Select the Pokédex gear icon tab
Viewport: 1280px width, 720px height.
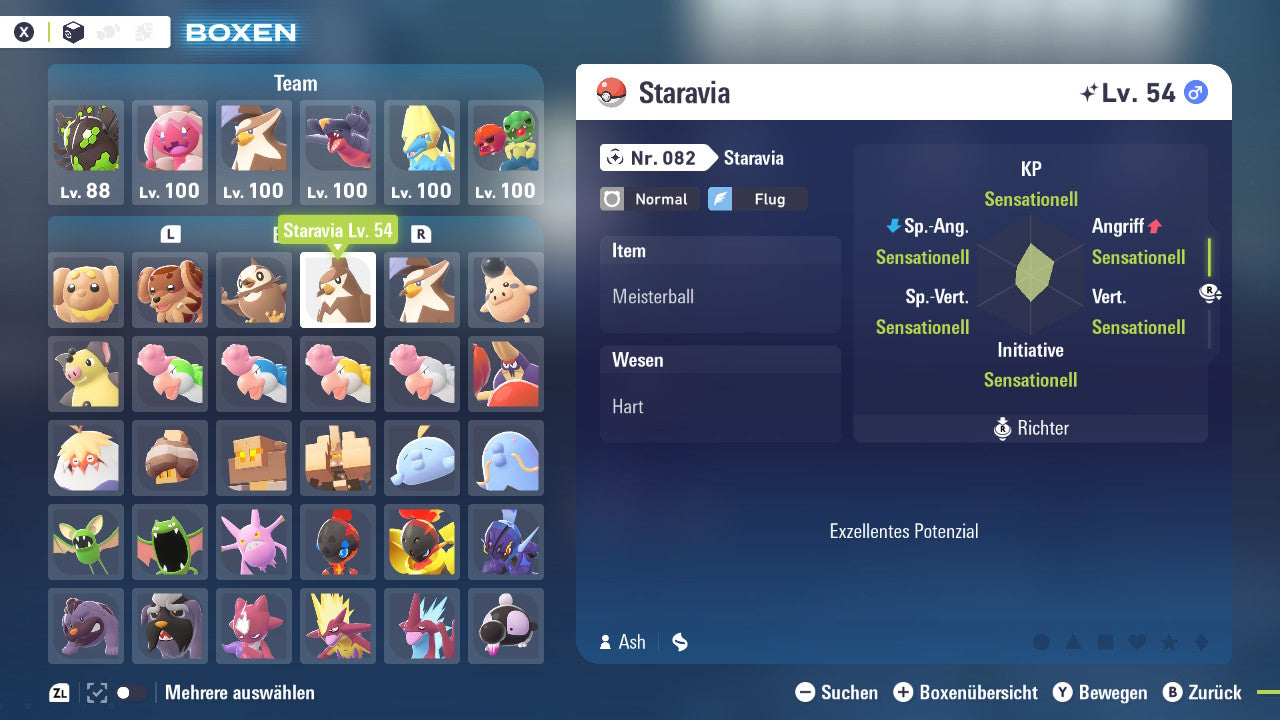coord(142,30)
